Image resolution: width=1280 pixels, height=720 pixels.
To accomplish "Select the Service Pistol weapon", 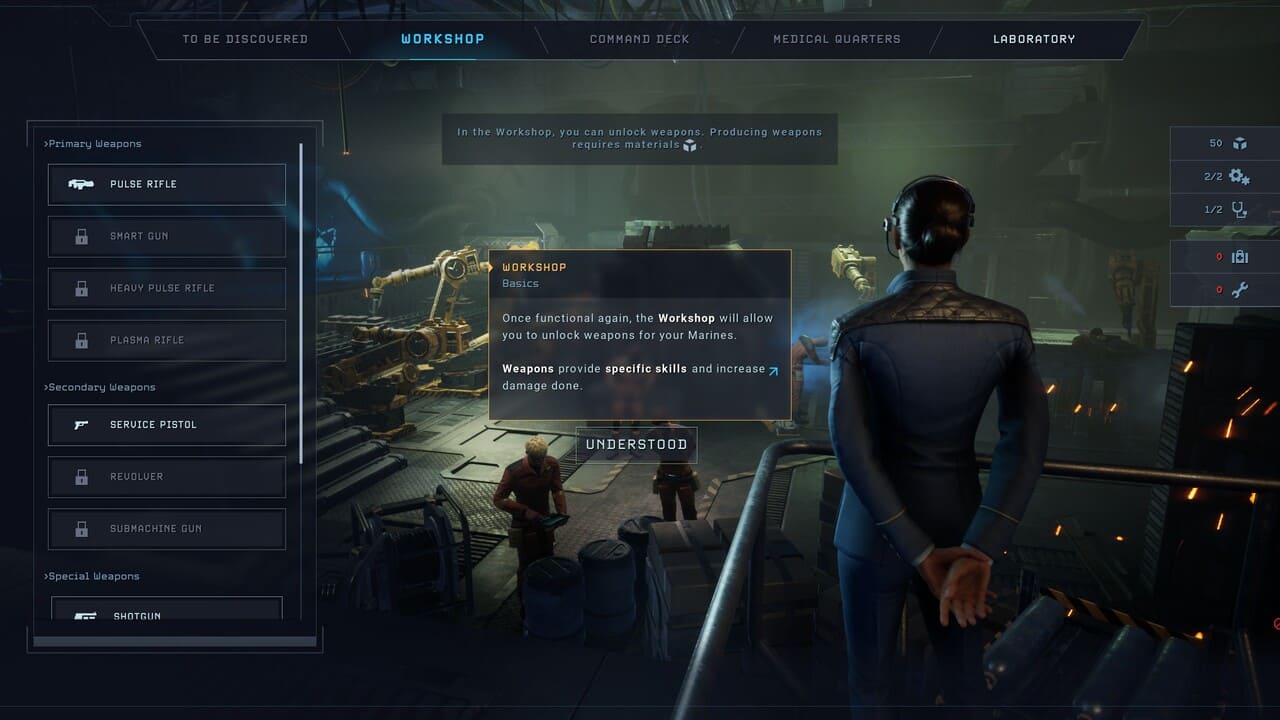I will (x=167, y=425).
